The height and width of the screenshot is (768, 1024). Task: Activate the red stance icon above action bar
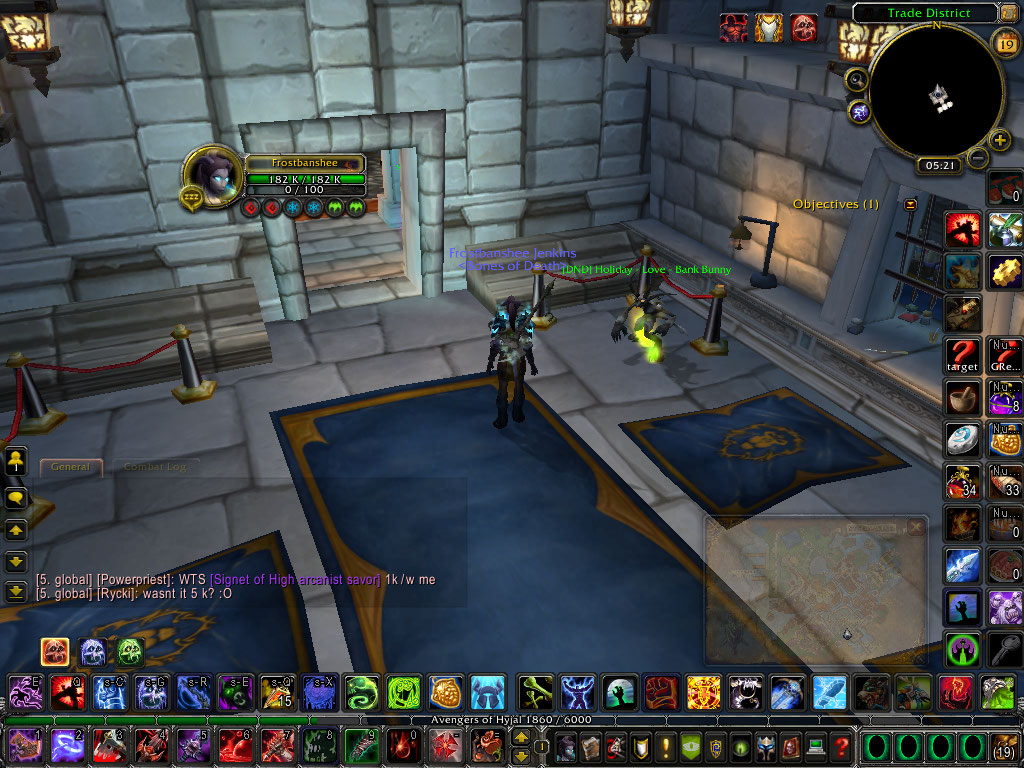coord(55,652)
